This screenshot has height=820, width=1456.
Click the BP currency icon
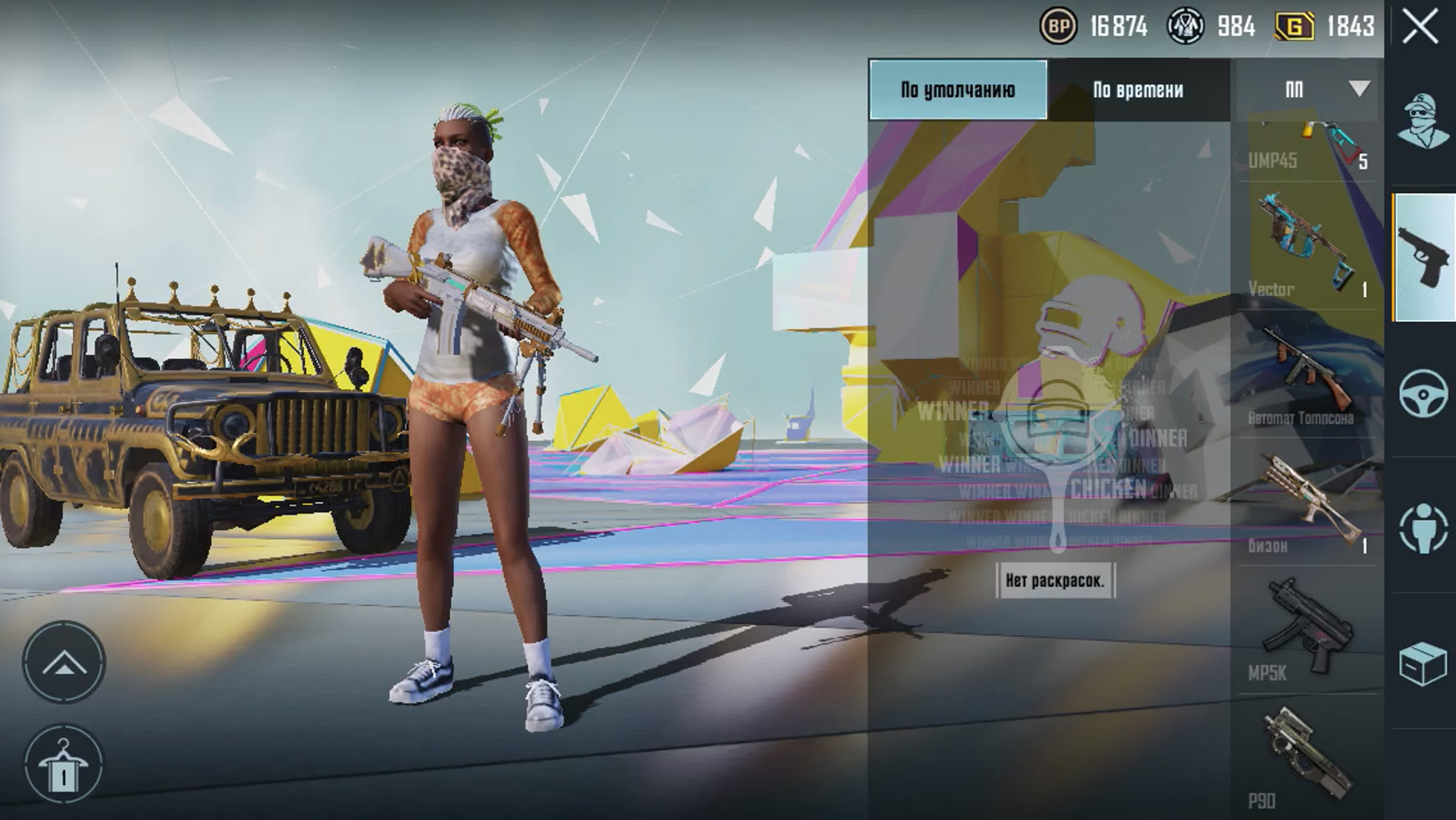[1058, 26]
